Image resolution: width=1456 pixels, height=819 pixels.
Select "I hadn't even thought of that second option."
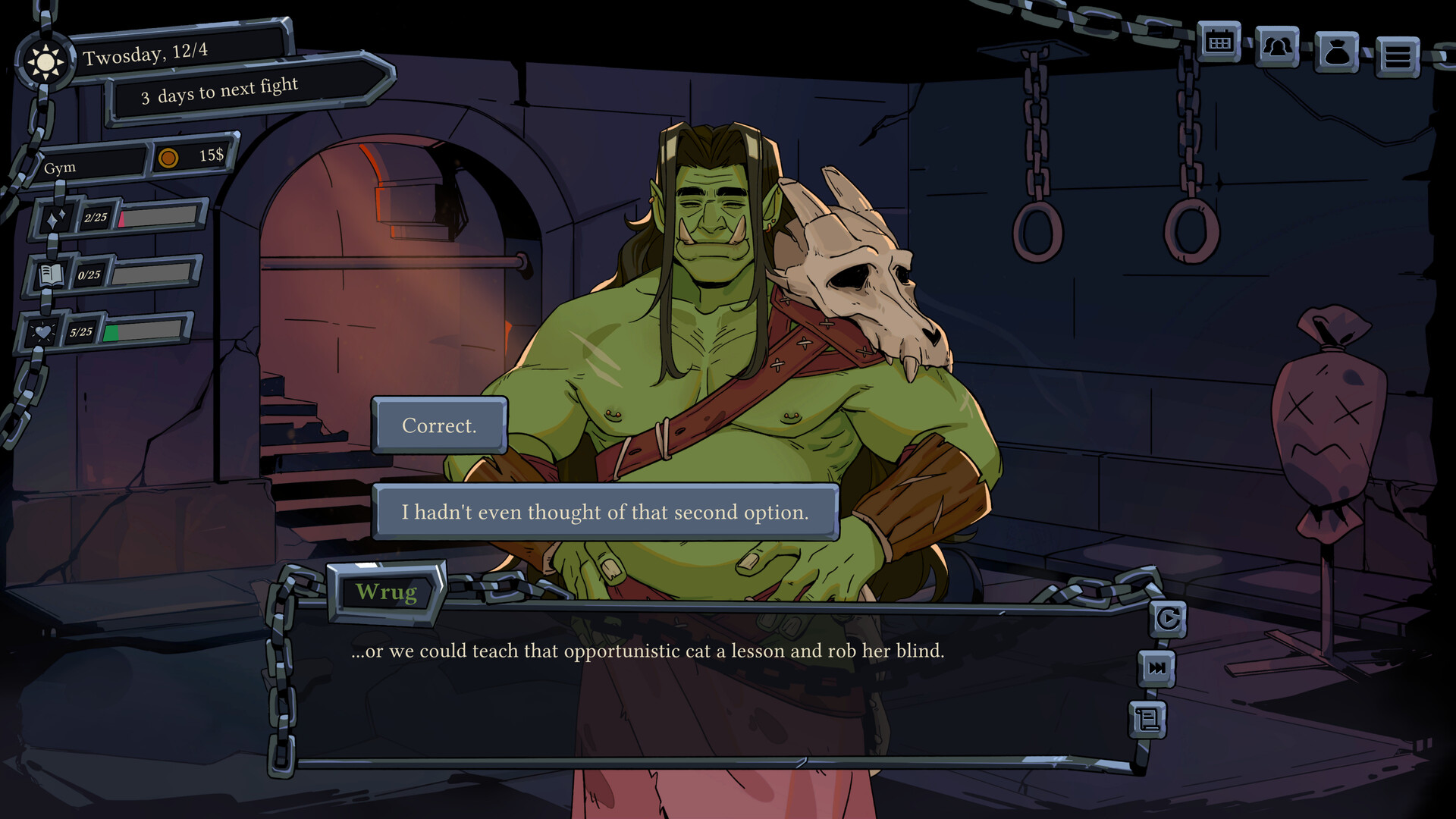(605, 513)
